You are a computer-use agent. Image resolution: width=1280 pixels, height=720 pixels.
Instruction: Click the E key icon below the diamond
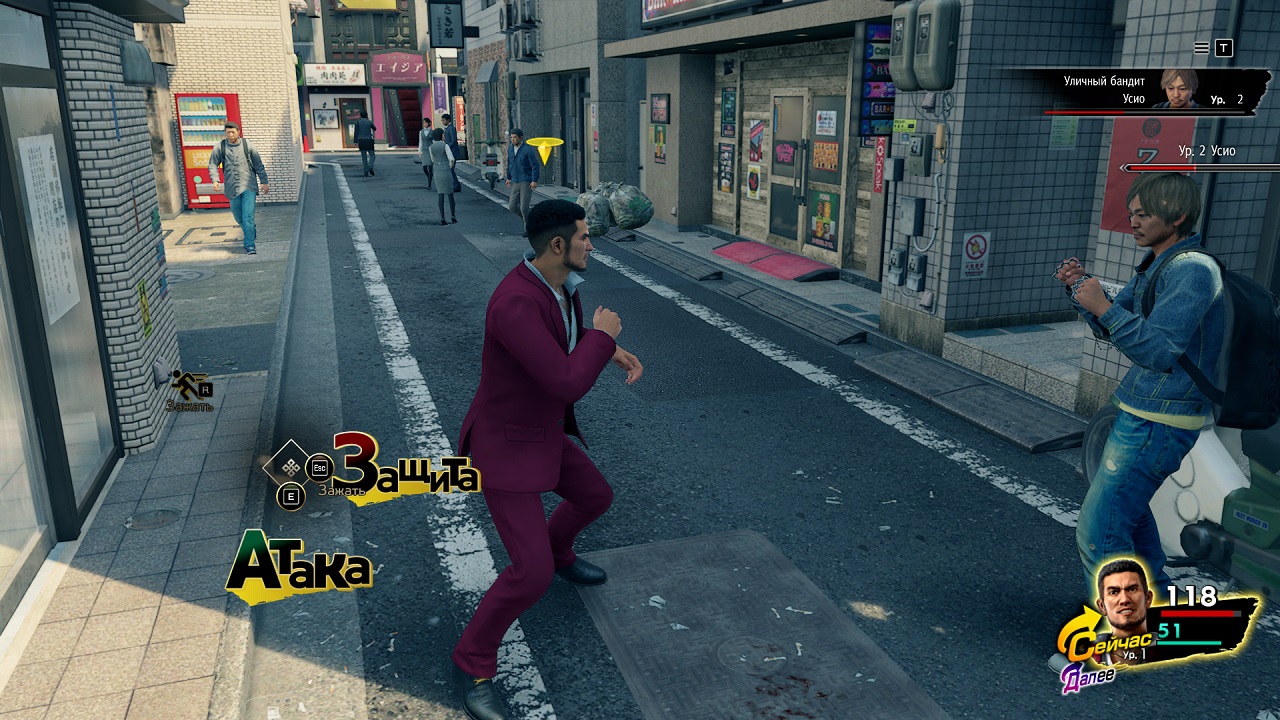292,494
